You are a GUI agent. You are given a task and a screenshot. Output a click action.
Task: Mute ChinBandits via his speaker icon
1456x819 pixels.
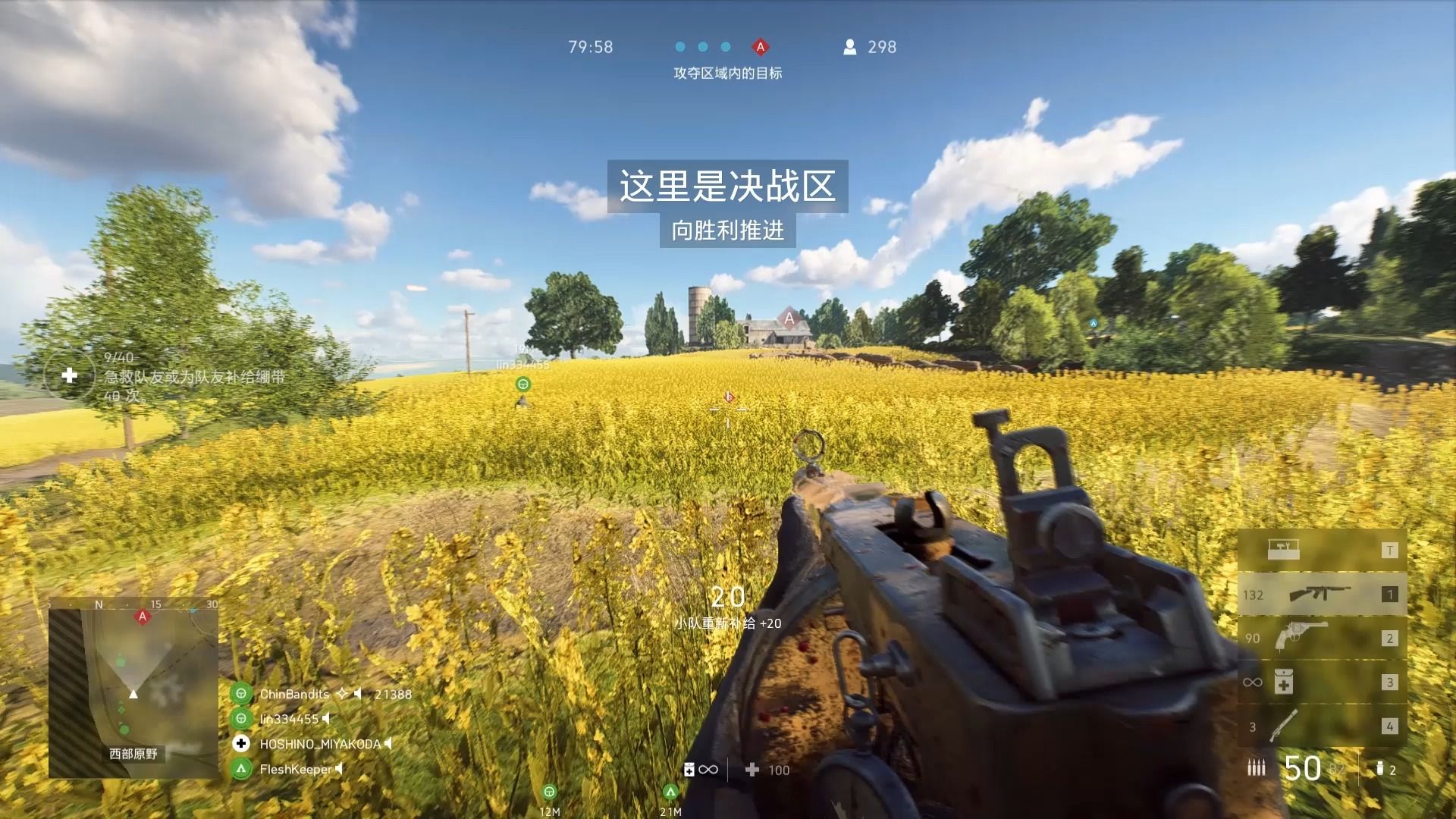(357, 694)
